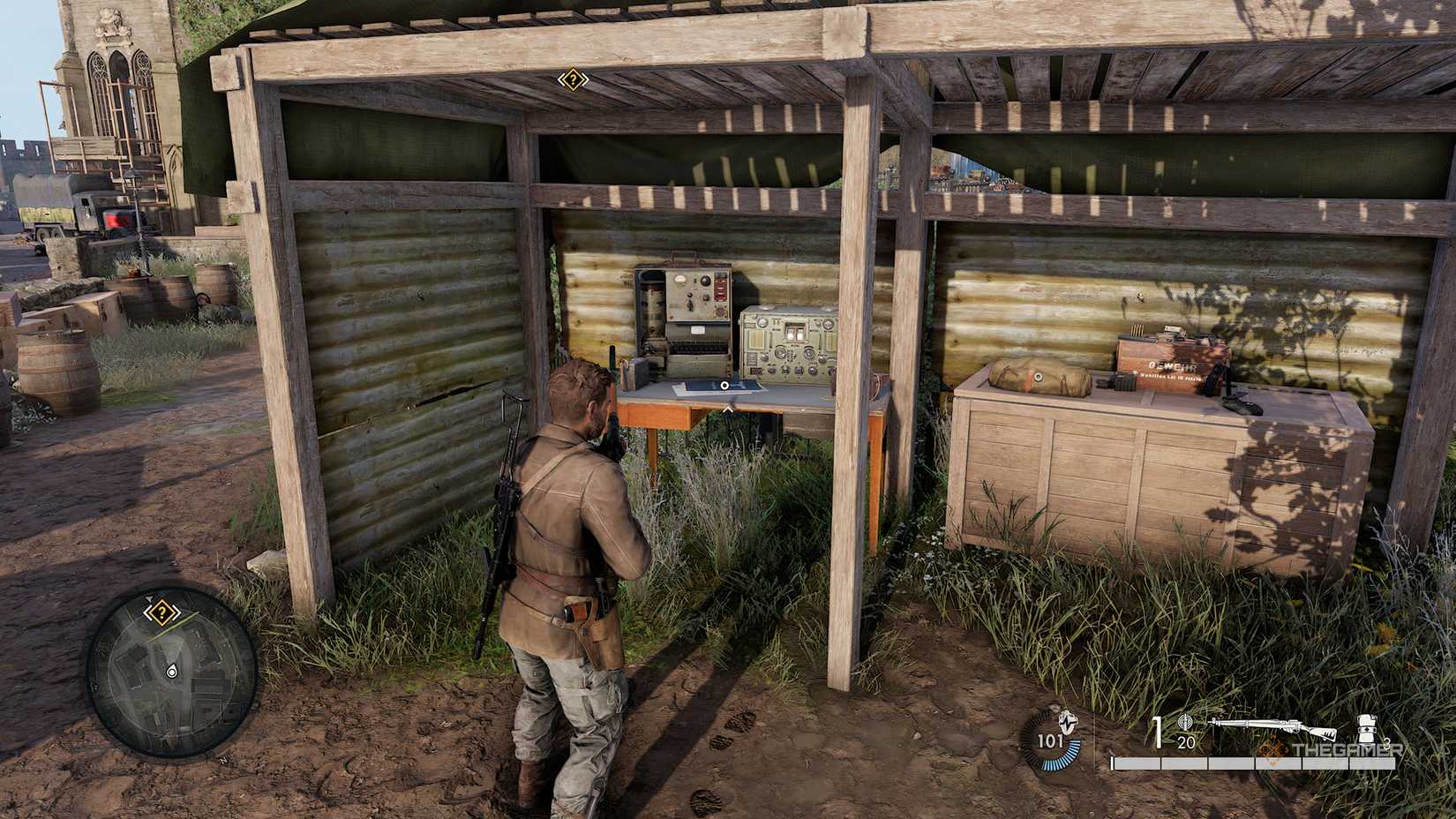This screenshot has height=819, width=1456.
Task: Click the question-mark objective marker on the minimap
Action: click(162, 611)
